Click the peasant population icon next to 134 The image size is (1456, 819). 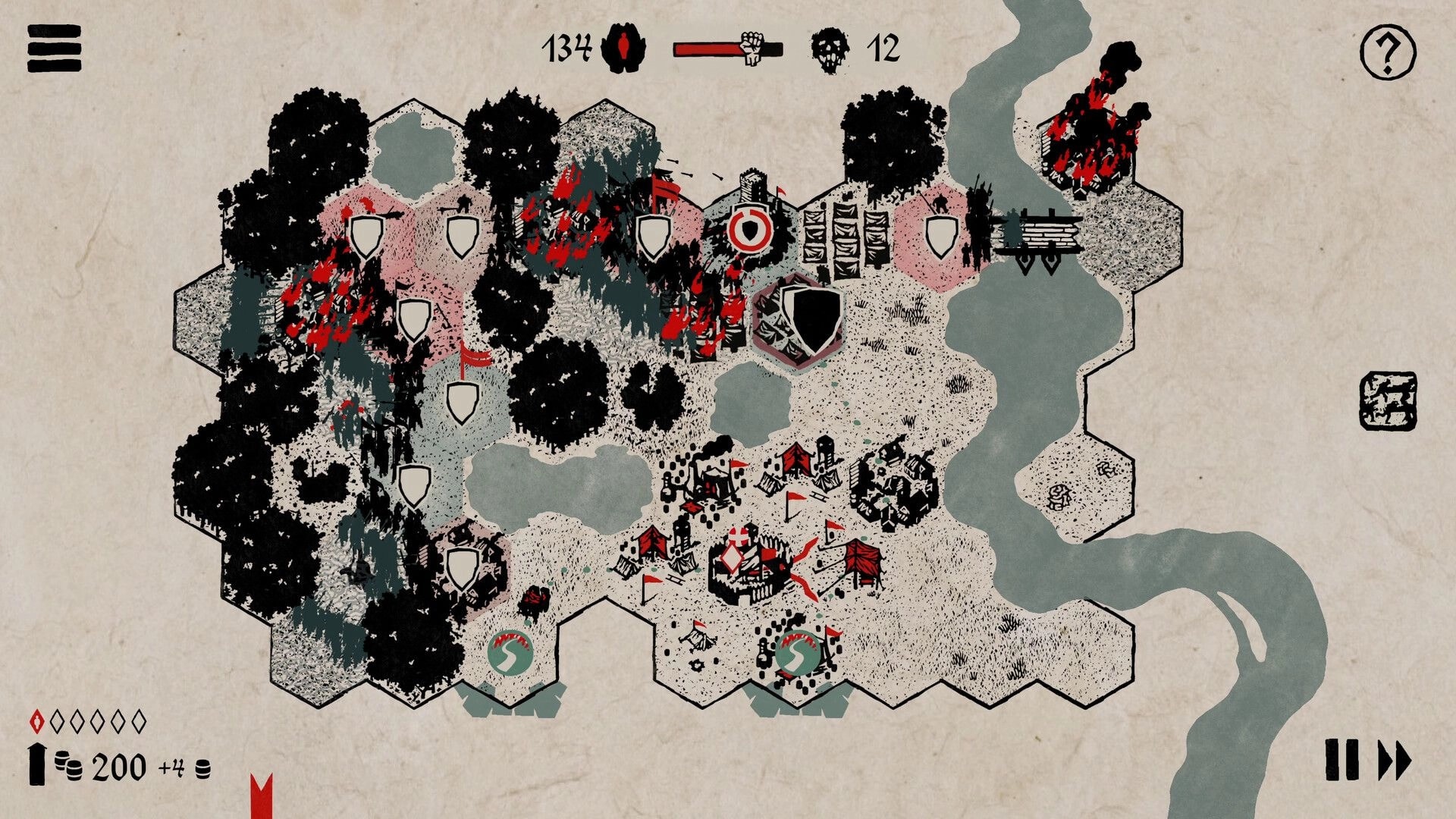[623, 48]
